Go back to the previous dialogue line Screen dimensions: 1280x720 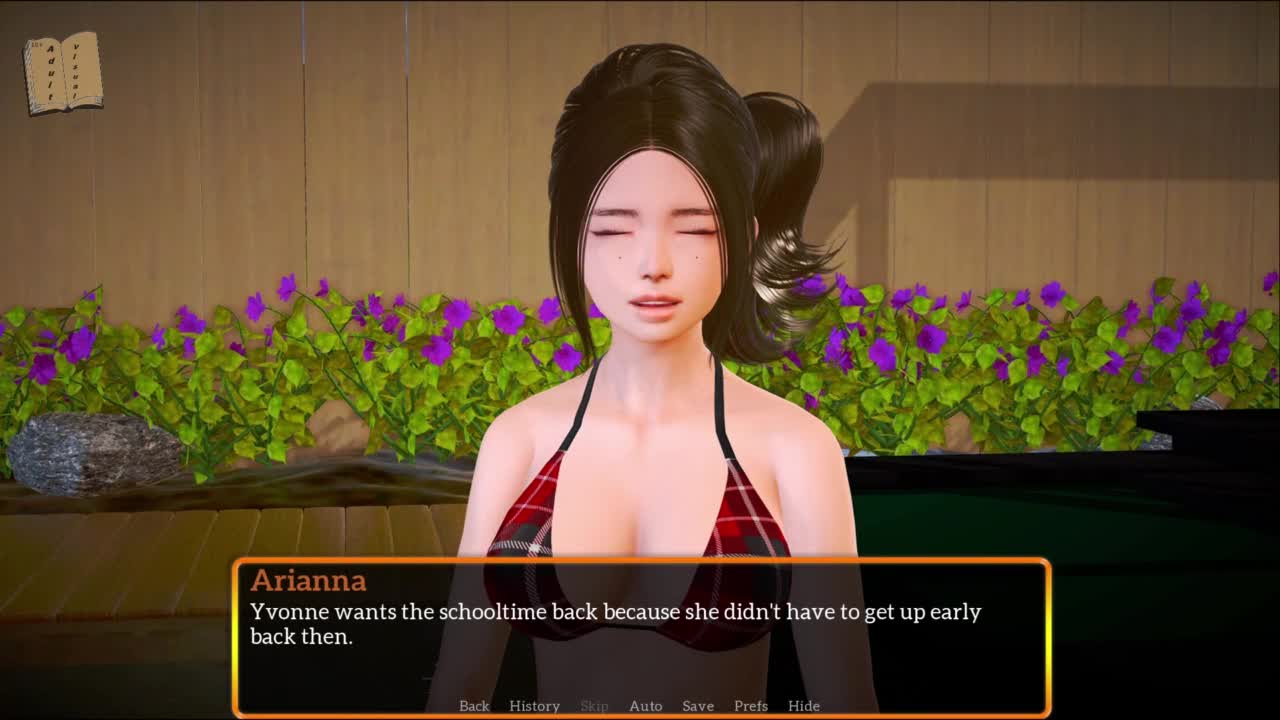(x=474, y=706)
